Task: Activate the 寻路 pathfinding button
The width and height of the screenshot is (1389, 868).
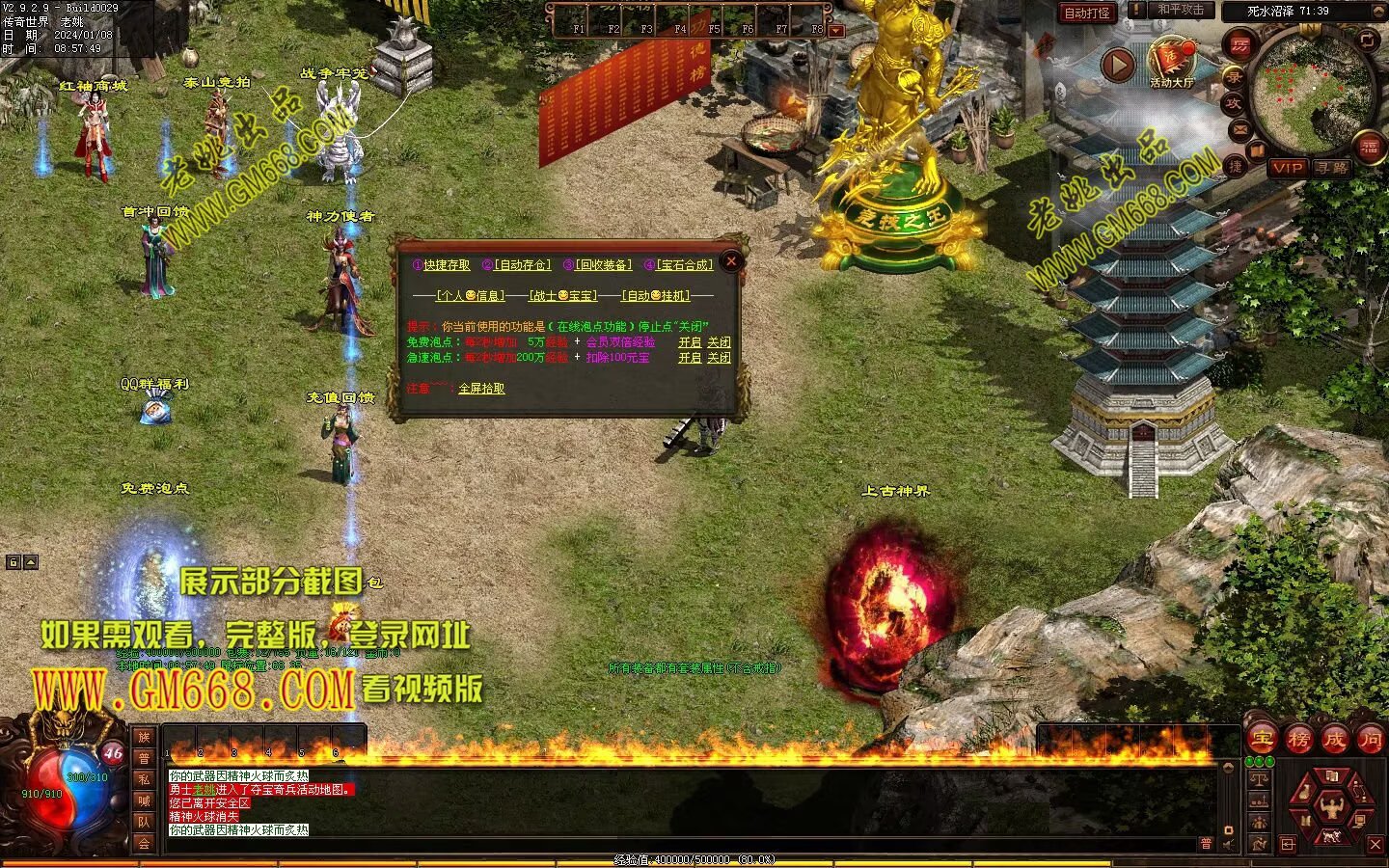Action: coord(1332,168)
